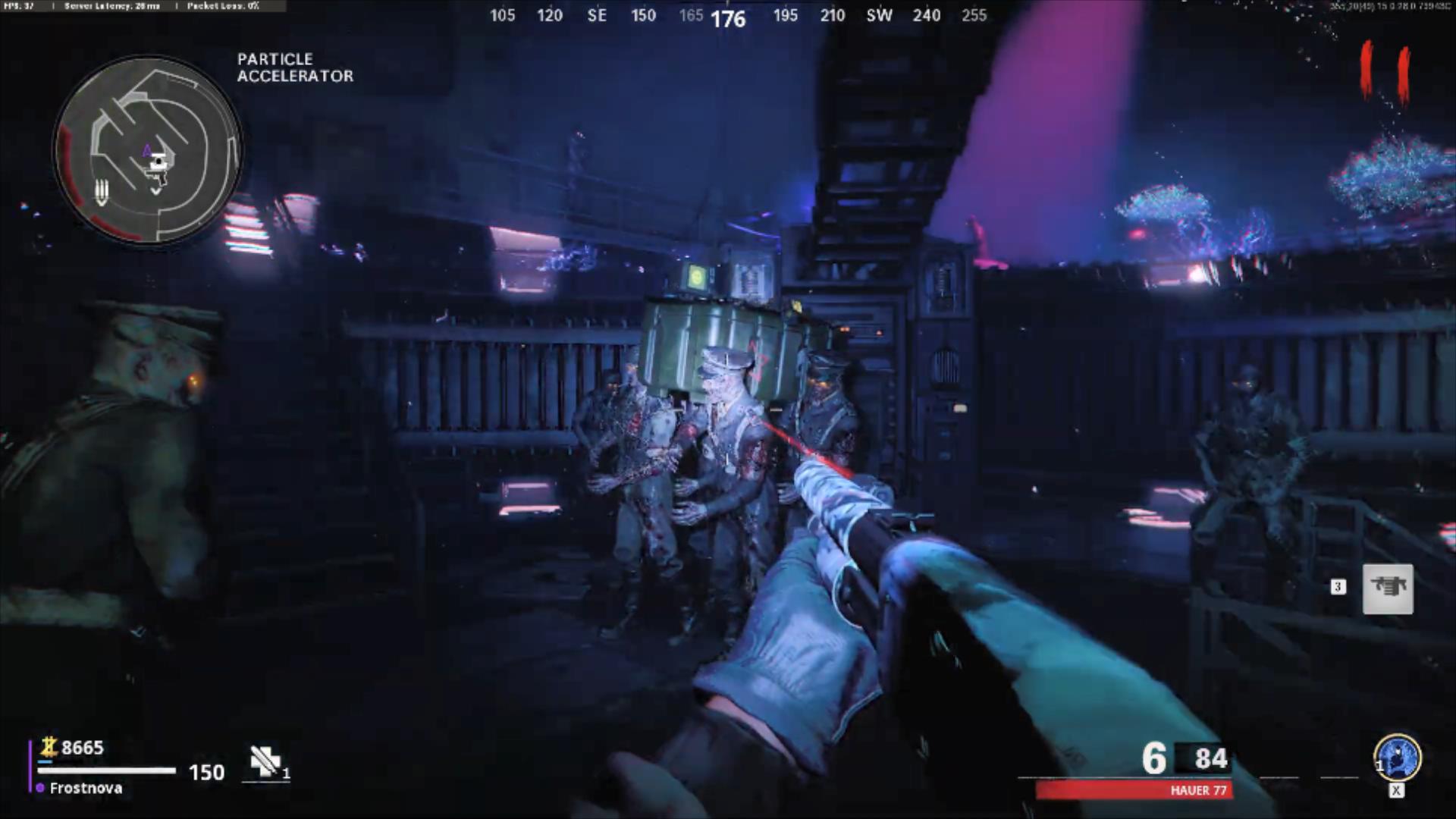
Task: Click the circular minimap
Action: (148, 150)
